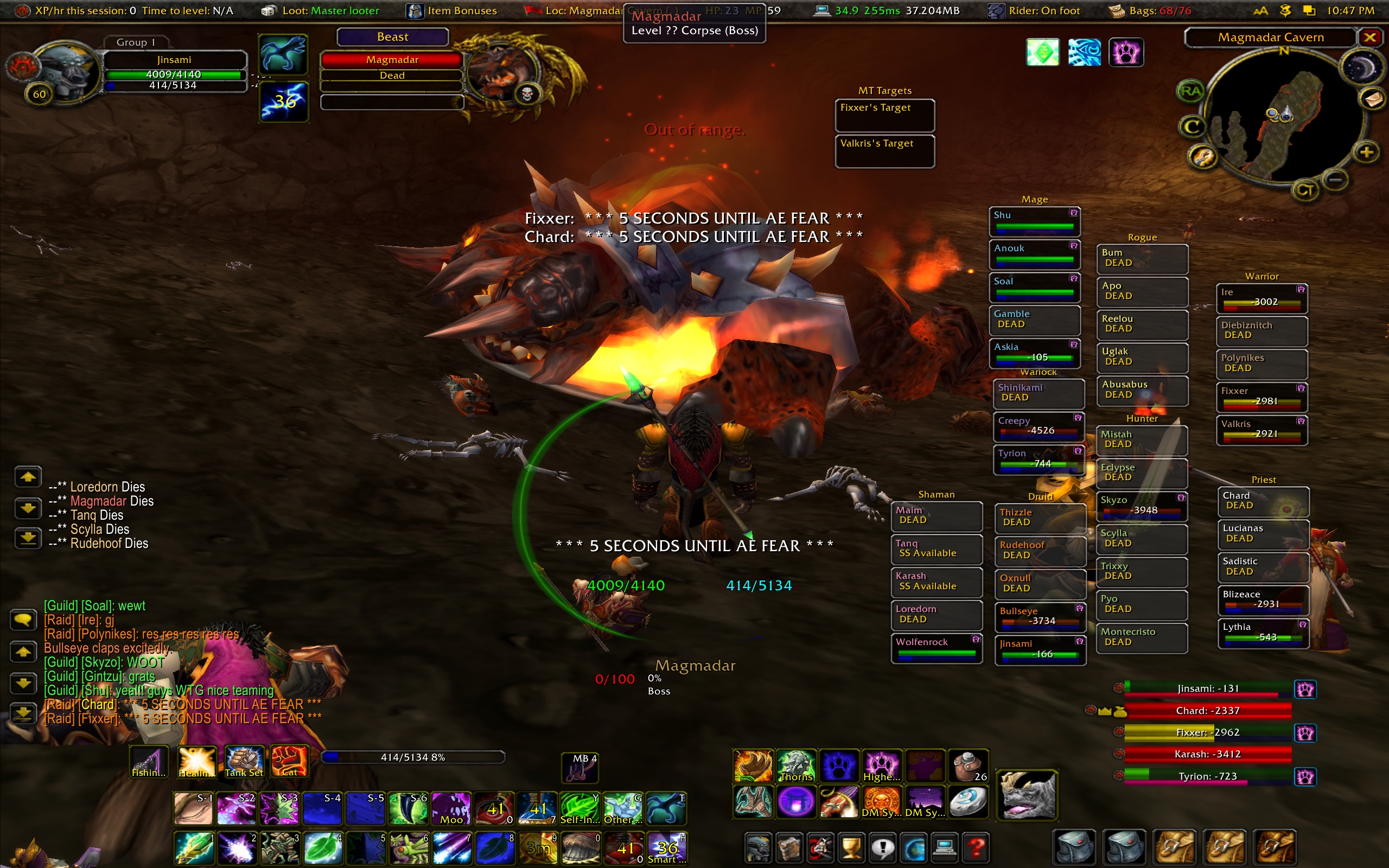Select Wolfenrock's raid frame
Screen dimensions: 1389x868
tap(936, 648)
